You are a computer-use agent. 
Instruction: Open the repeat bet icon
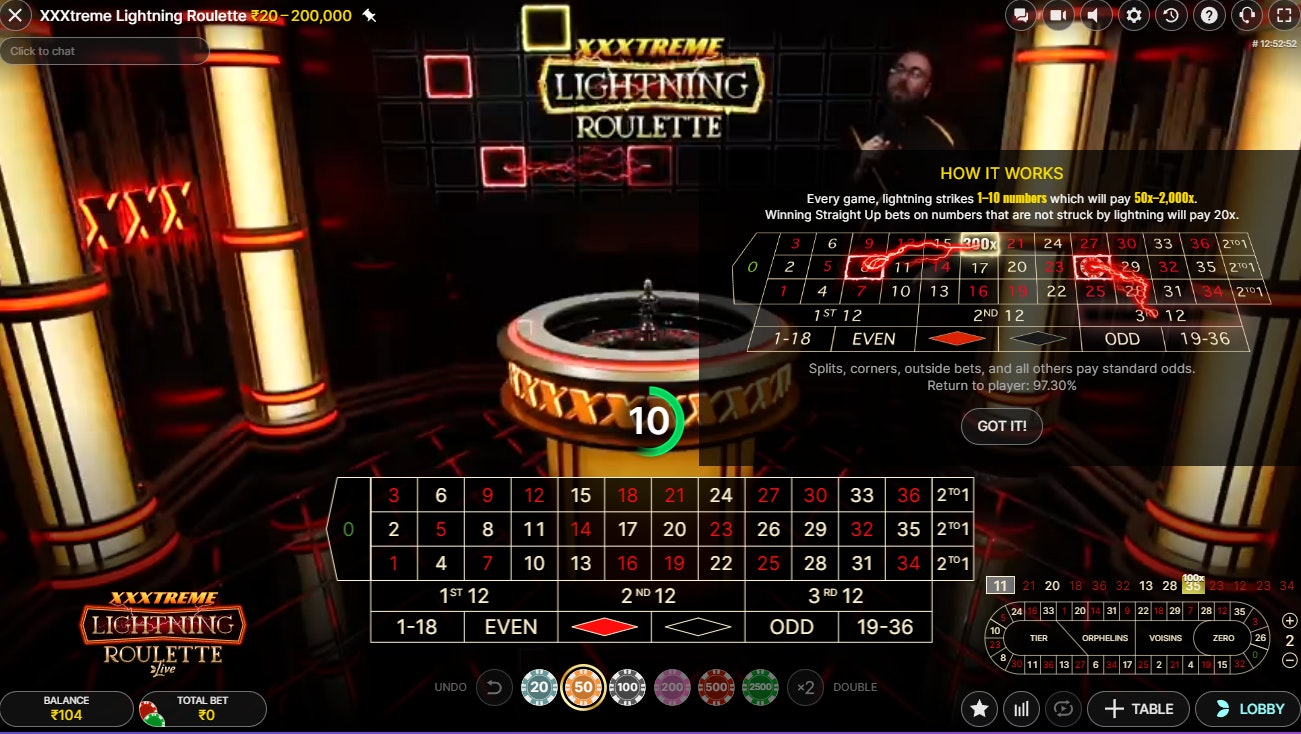(1062, 708)
